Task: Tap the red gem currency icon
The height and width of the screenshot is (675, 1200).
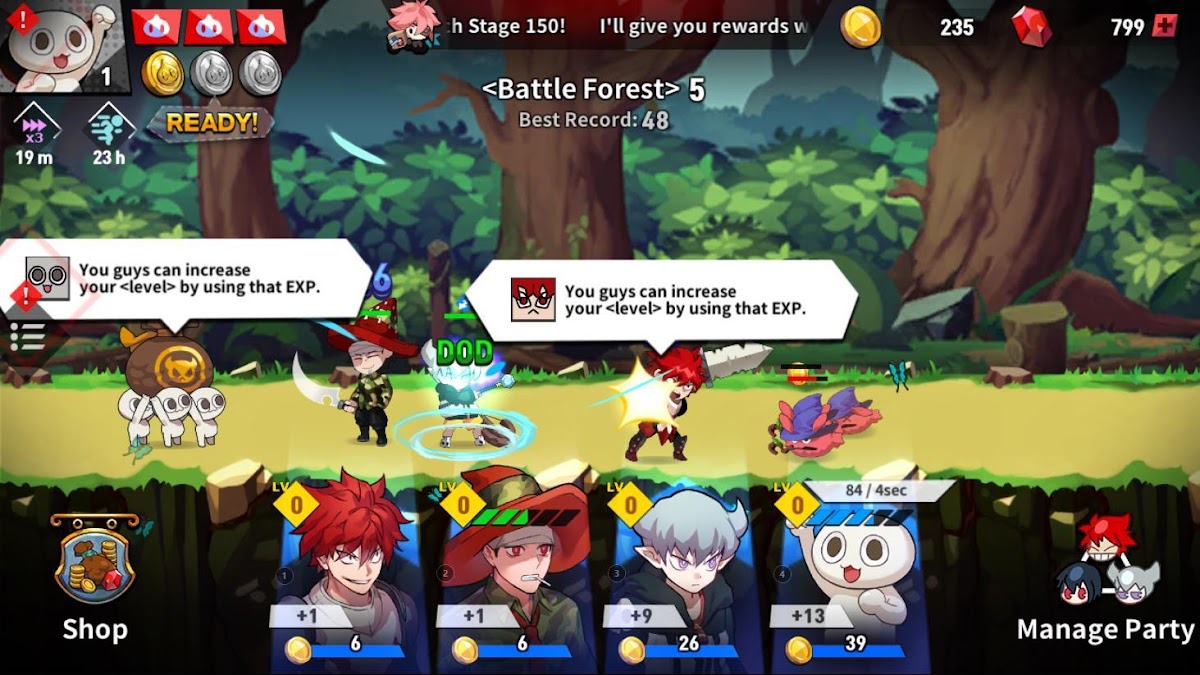Action: point(1031,27)
